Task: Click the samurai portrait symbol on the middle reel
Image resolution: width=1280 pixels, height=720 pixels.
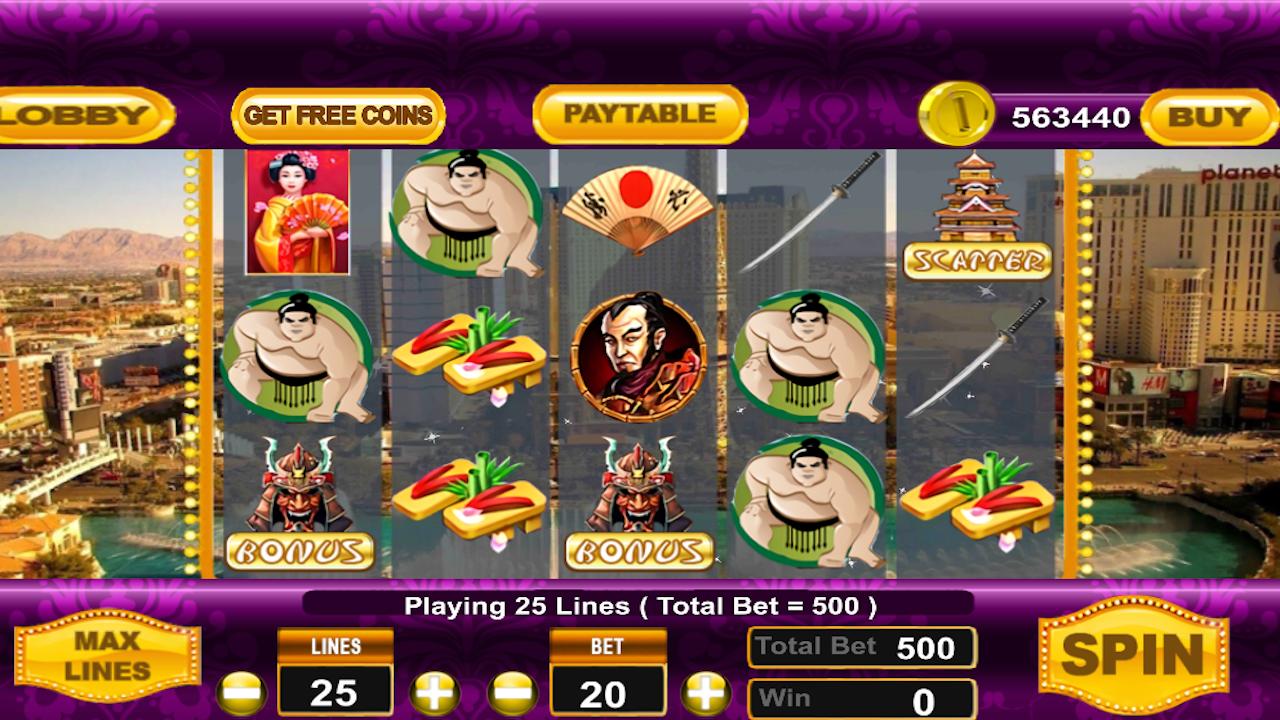Action: tap(640, 355)
